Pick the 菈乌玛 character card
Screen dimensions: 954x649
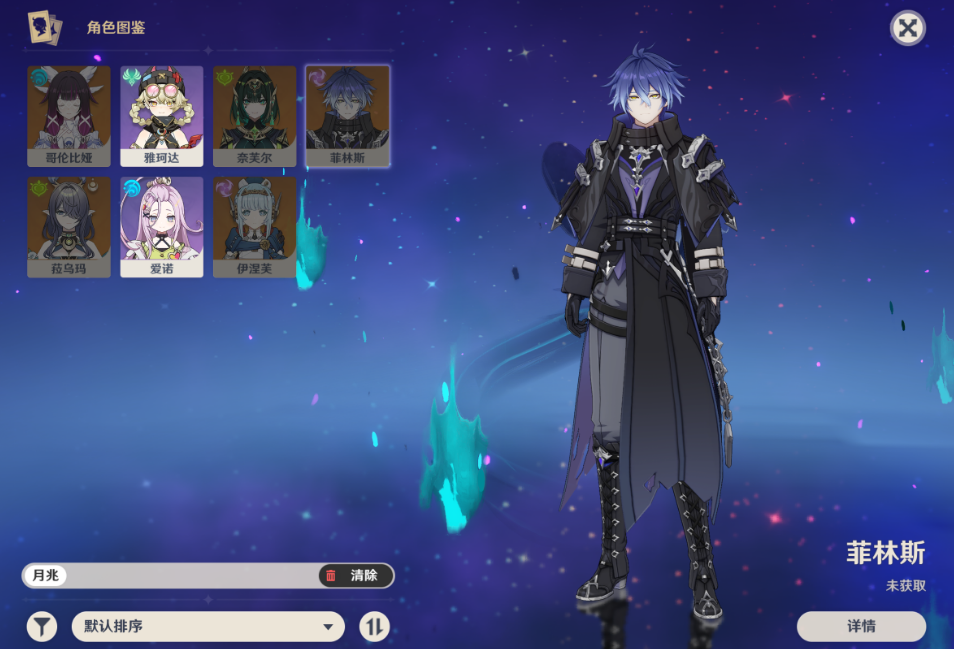coord(69,226)
